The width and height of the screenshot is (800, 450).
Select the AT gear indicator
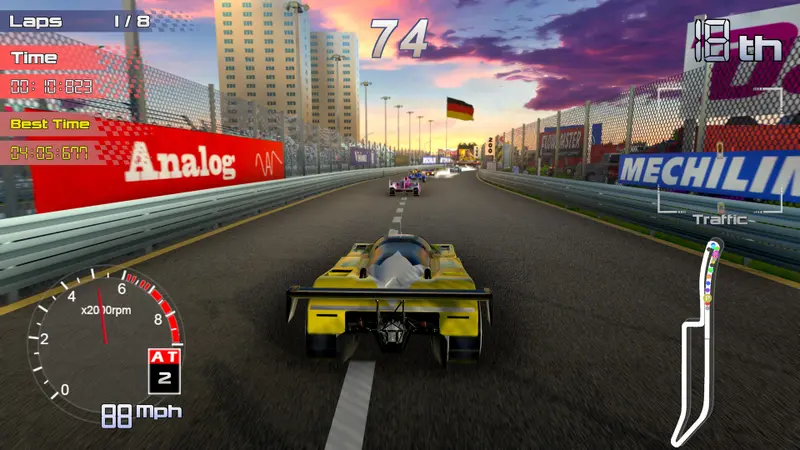click(x=163, y=369)
